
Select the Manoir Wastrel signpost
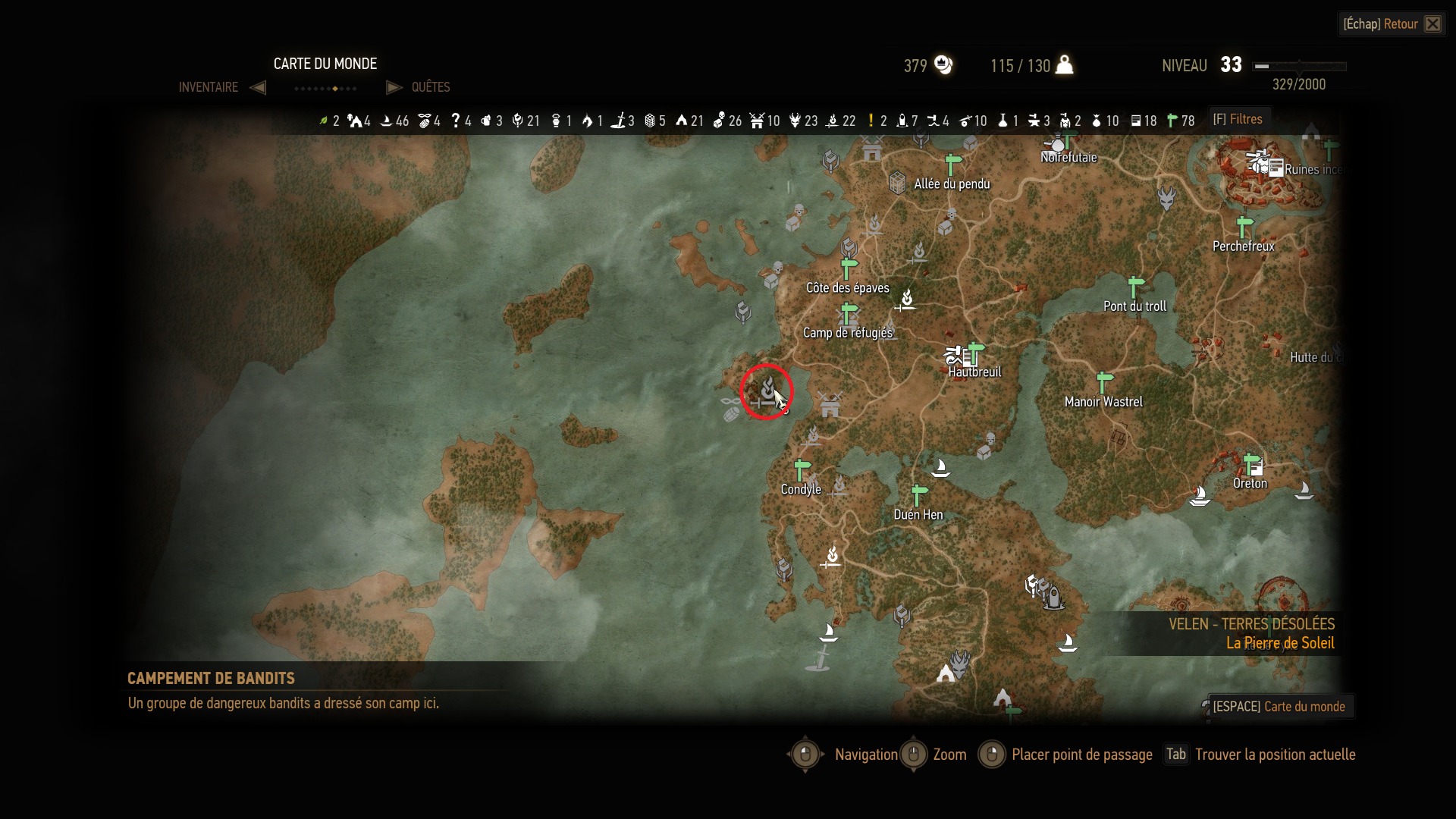(x=1105, y=381)
